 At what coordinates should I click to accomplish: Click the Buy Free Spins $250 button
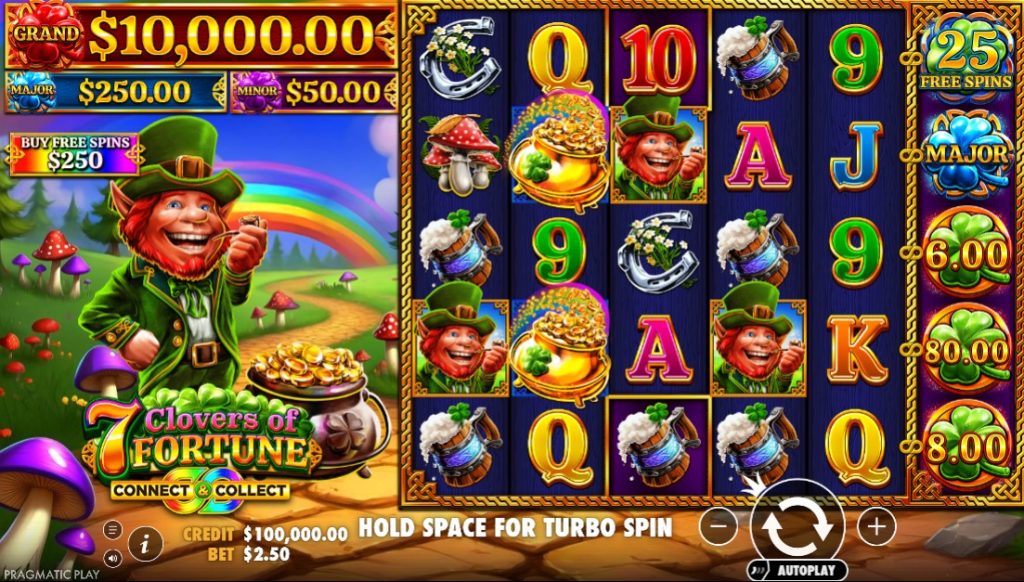click(x=75, y=153)
